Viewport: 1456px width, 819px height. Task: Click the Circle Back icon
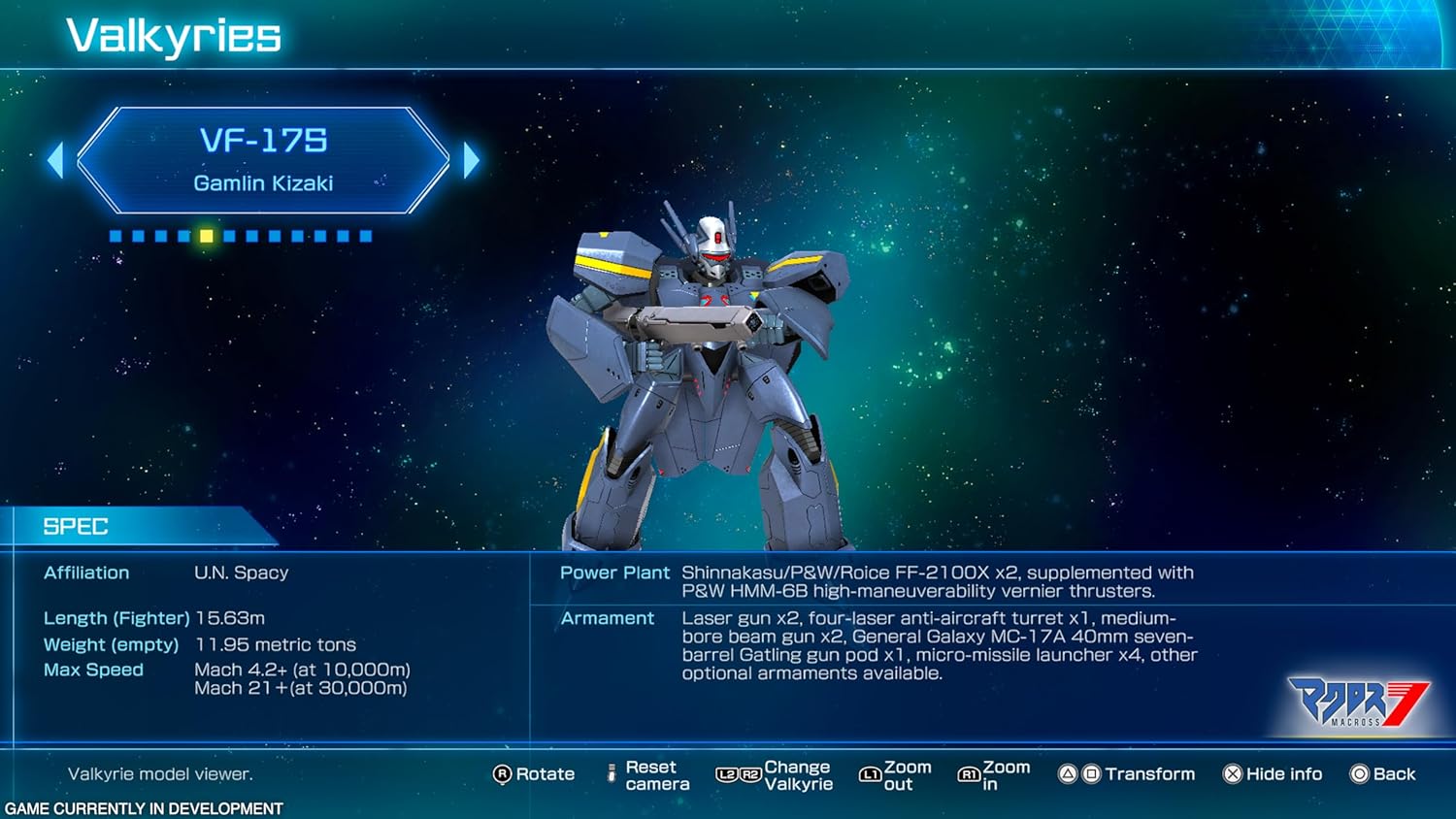click(1357, 773)
